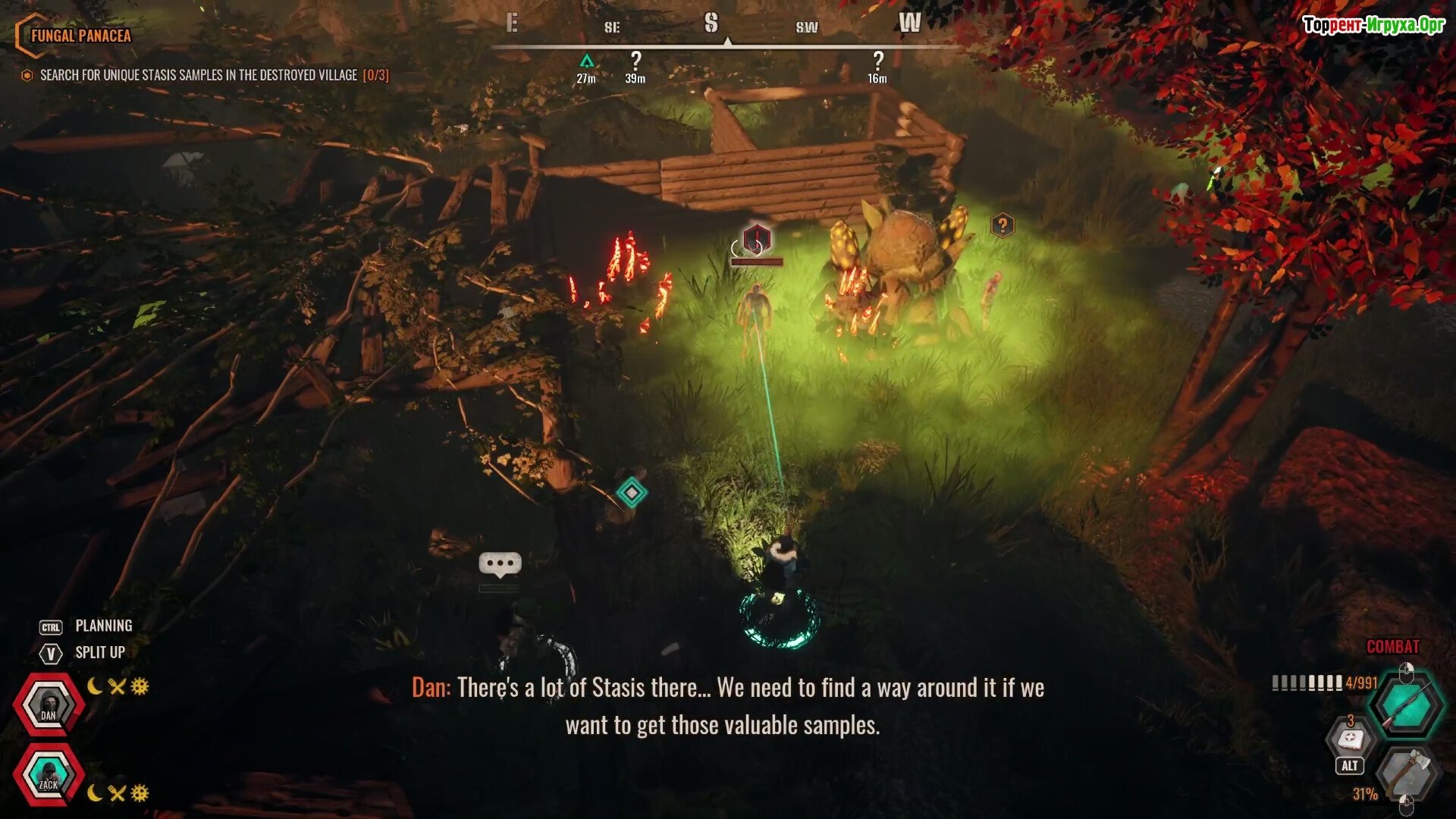Select Zack's character portrait
1456x819 pixels.
click(x=49, y=775)
